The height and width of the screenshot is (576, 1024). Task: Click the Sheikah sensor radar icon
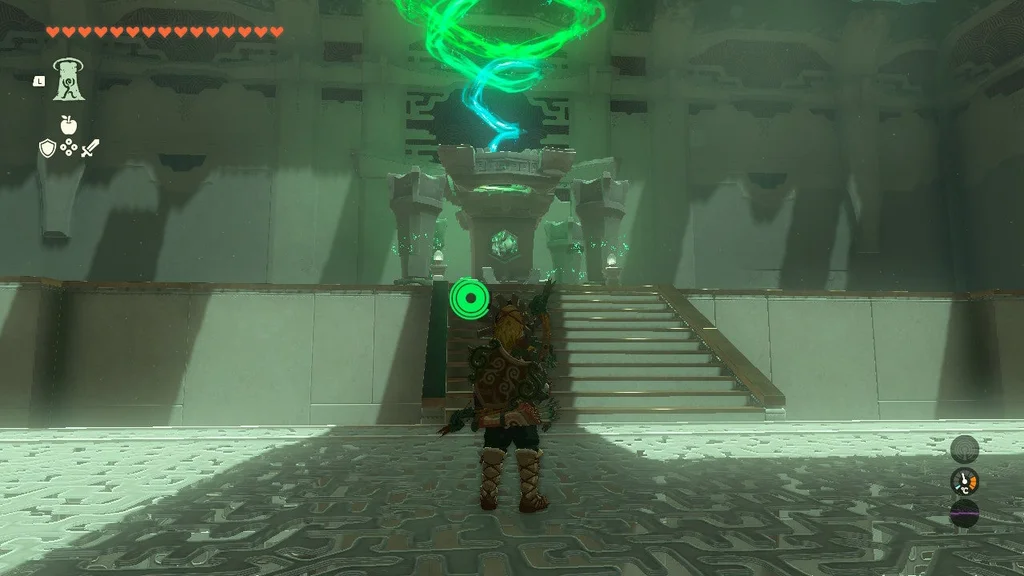pyautogui.click(x=964, y=449)
